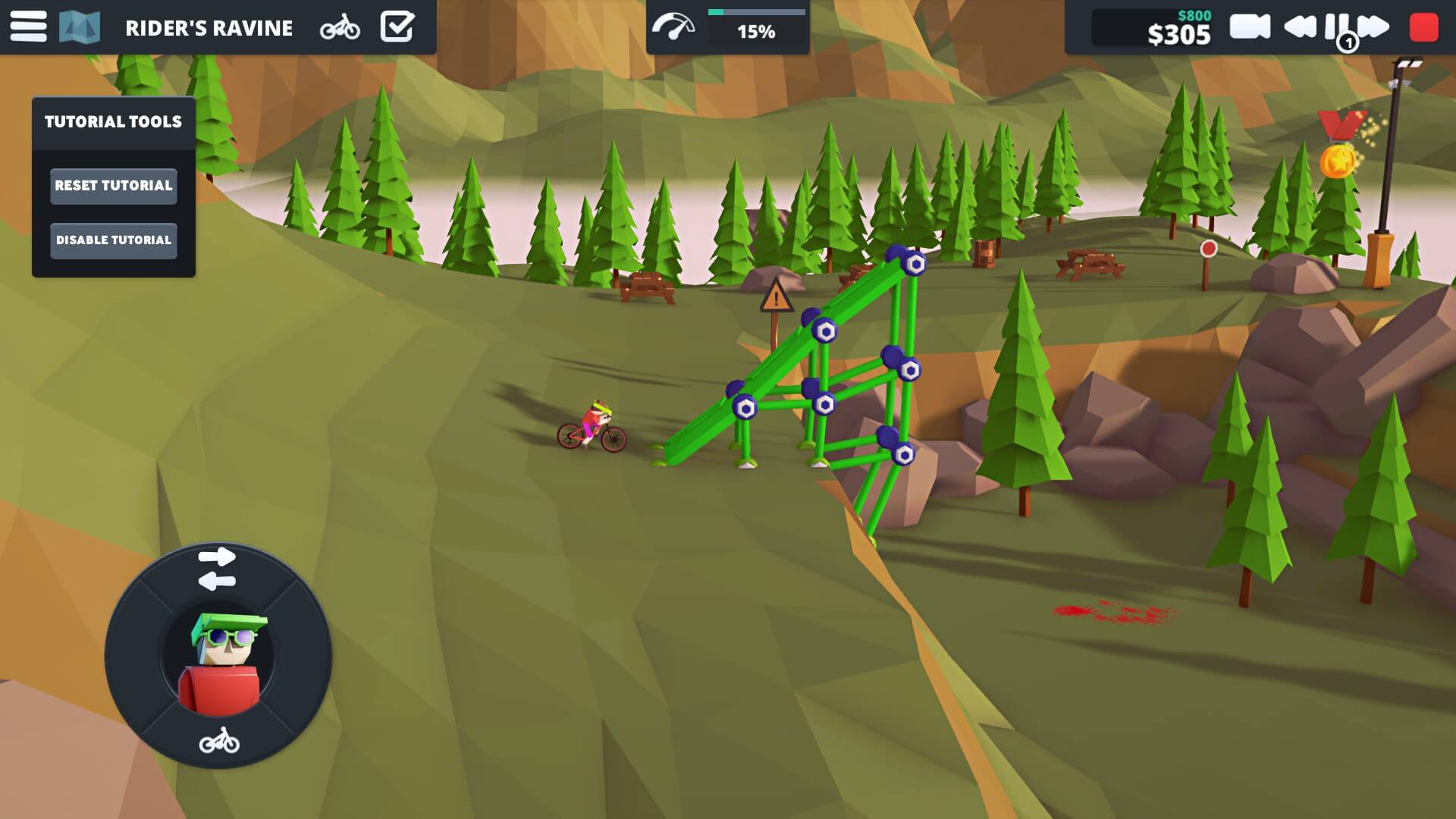The width and height of the screenshot is (1456, 819).
Task: Click the bicycle icon beside Rider's Ravine
Action: pyautogui.click(x=340, y=27)
